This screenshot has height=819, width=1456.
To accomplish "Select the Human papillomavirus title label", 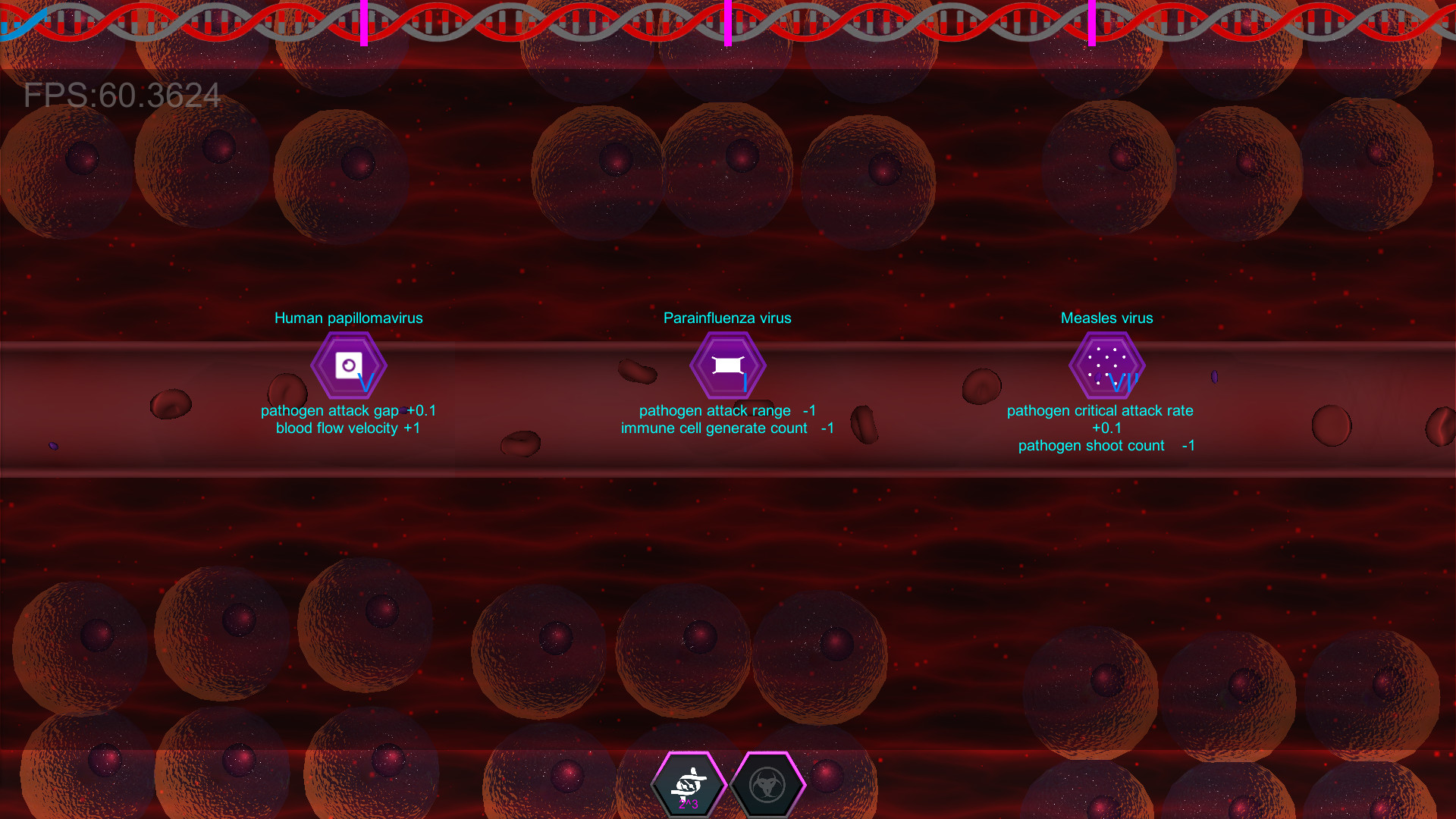I will 349,318.
